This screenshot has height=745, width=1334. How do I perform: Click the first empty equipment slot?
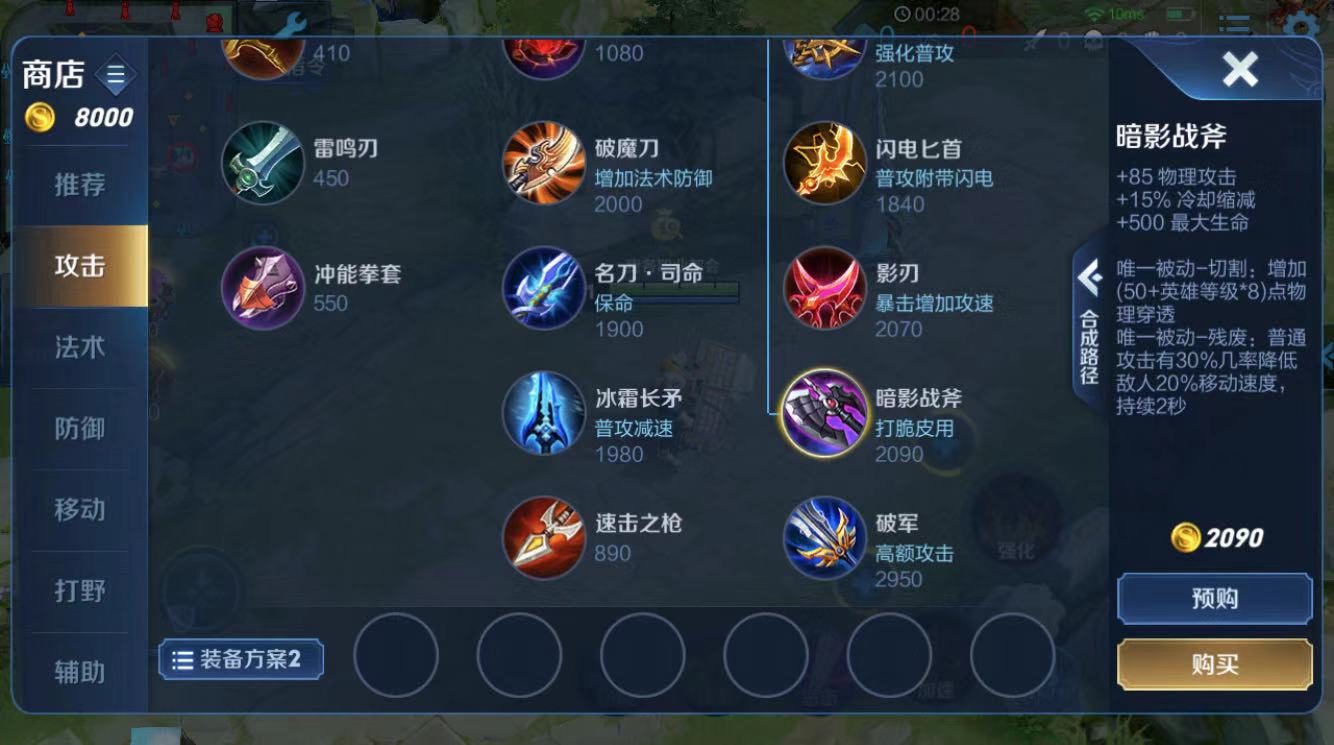click(397, 657)
